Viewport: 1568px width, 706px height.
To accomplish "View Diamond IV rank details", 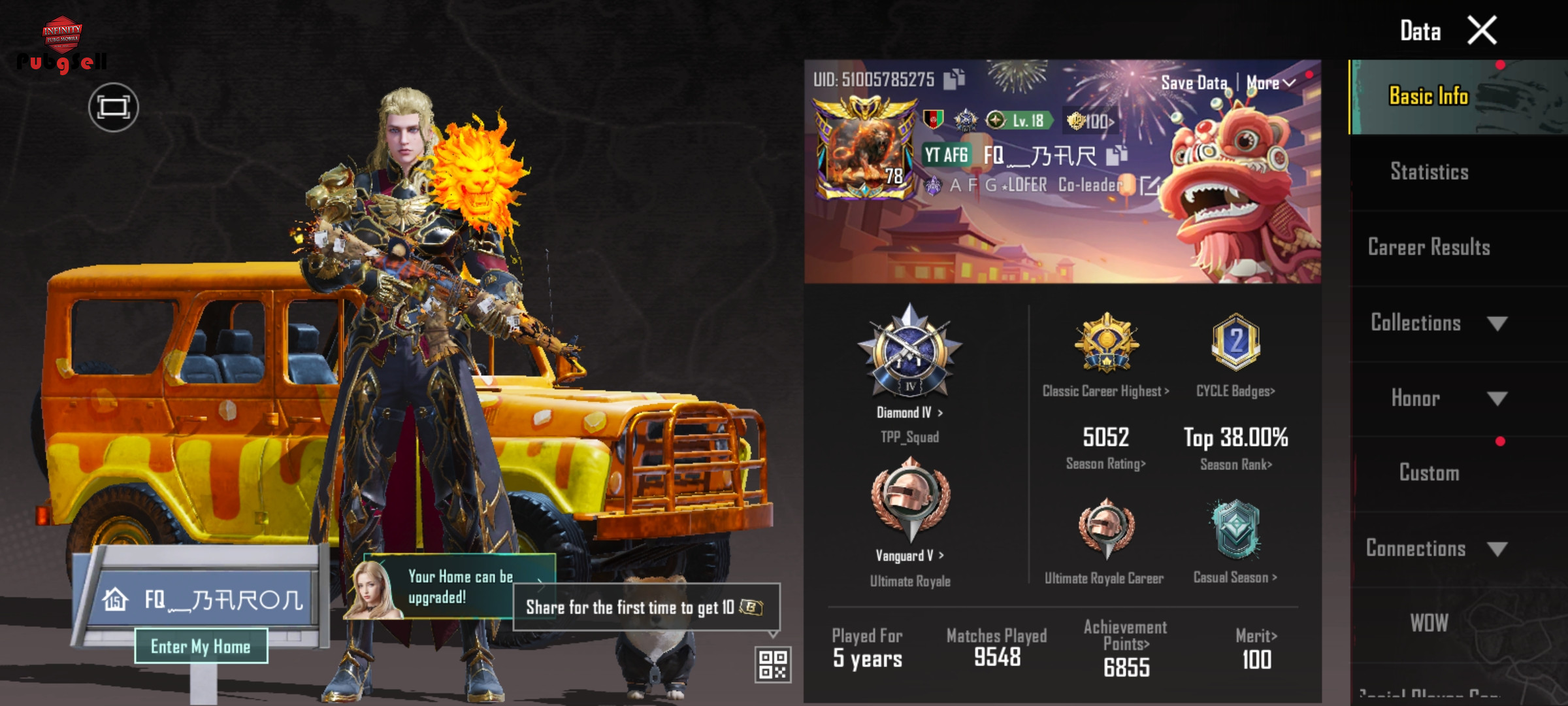I will 909,413.
